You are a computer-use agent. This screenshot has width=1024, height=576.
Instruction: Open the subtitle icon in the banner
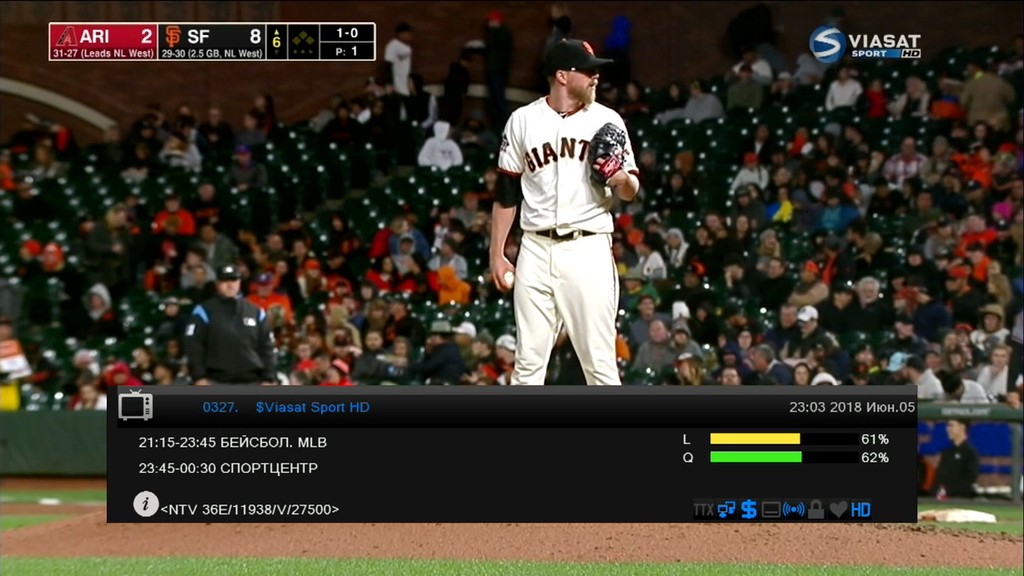coord(771,510)
